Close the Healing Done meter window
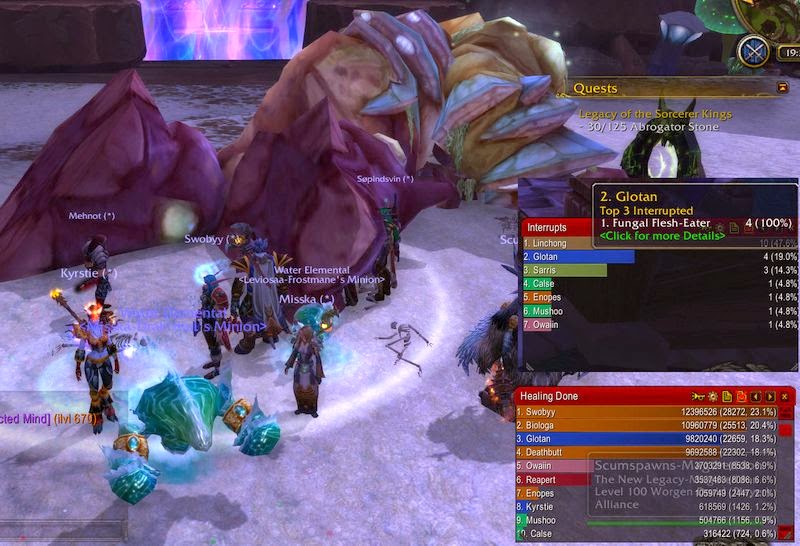Screen dimensions: 800x546 tap(785, 397)
